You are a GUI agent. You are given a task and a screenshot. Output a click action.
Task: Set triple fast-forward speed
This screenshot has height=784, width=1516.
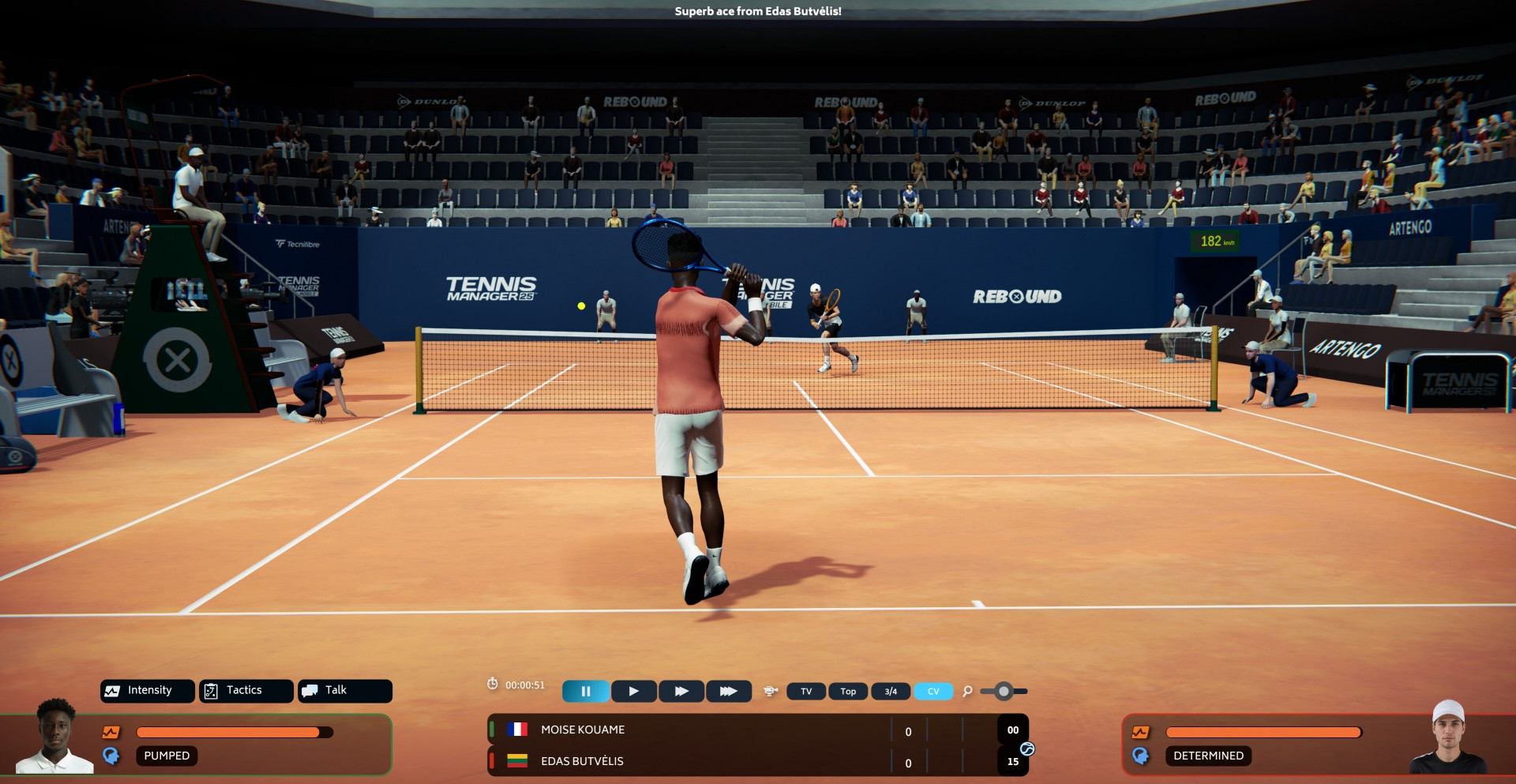coord(728,692)
